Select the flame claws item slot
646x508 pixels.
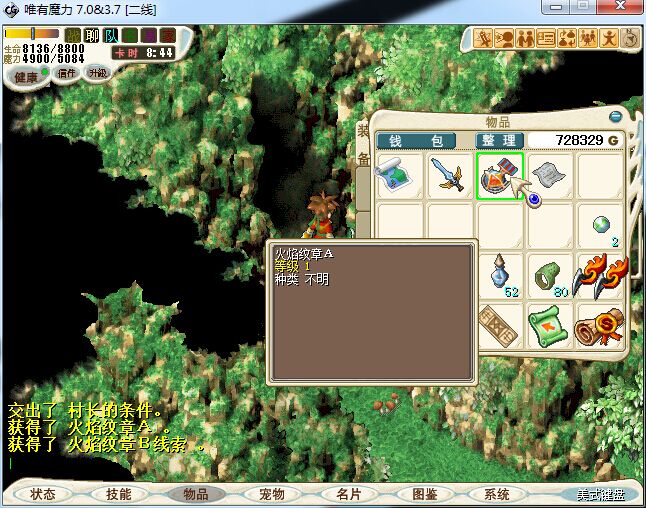pos(600,274)
